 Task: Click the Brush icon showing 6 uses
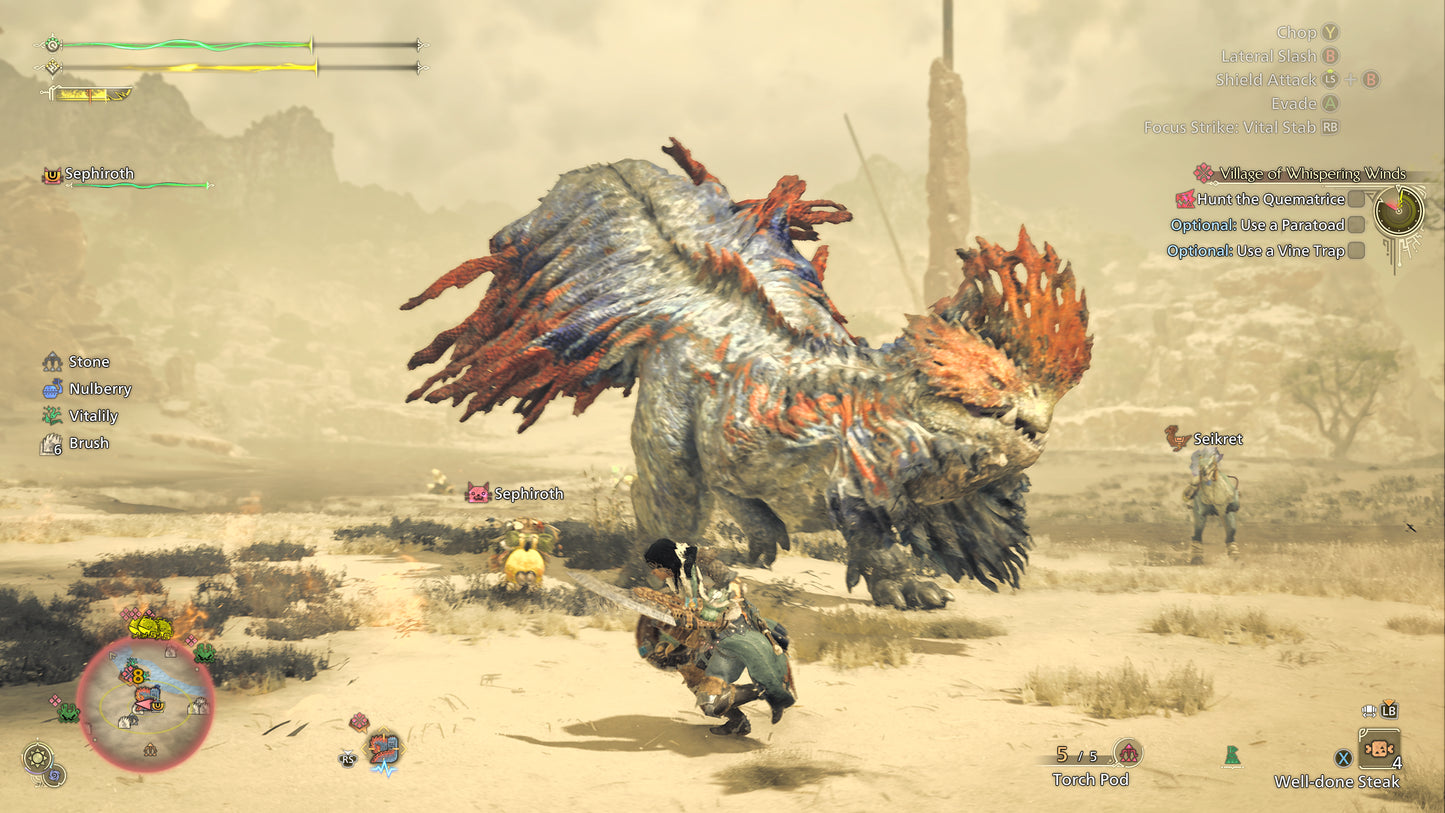tap(50, 442)
